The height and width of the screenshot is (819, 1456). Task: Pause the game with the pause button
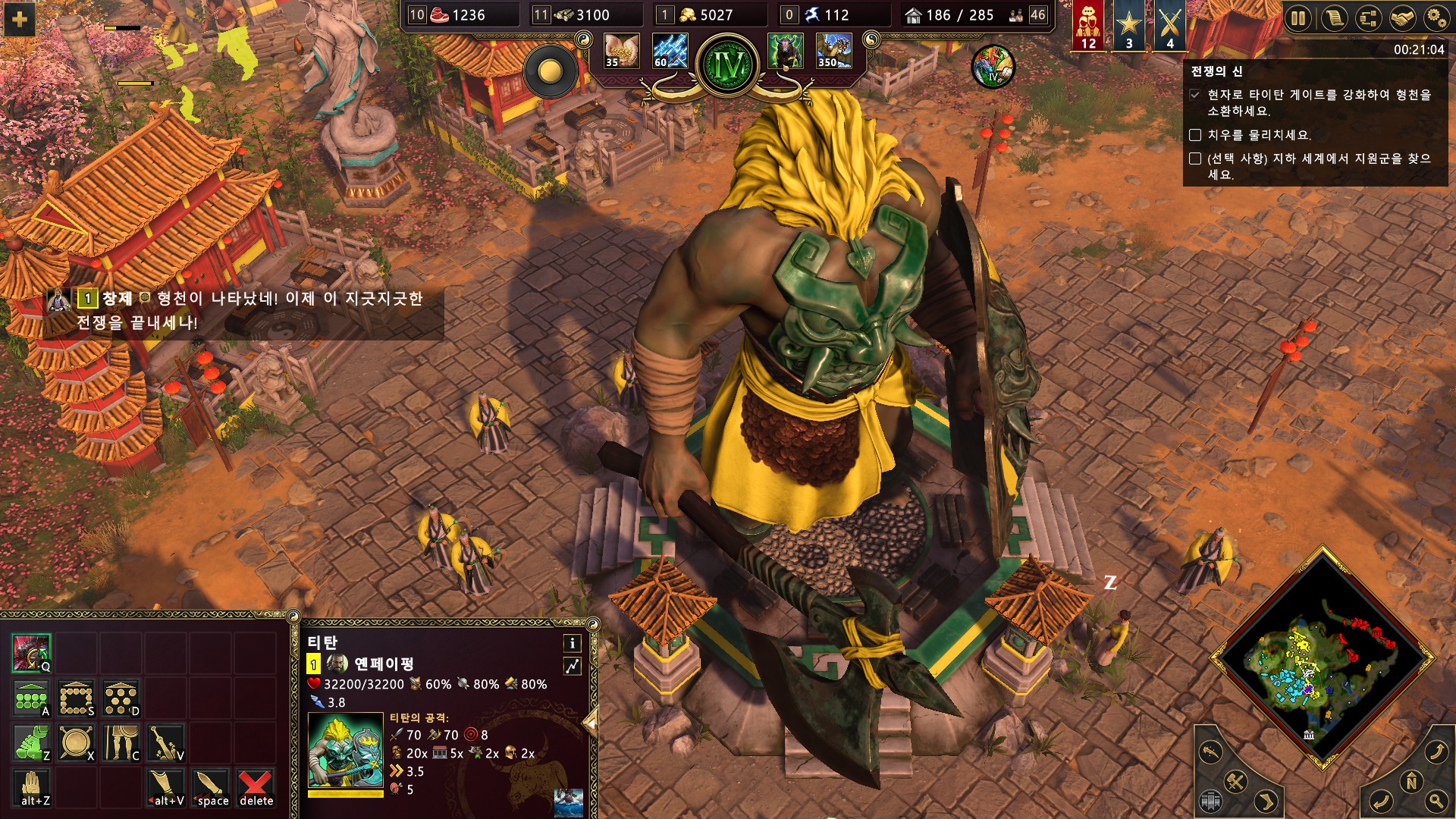click(1298, 18)
